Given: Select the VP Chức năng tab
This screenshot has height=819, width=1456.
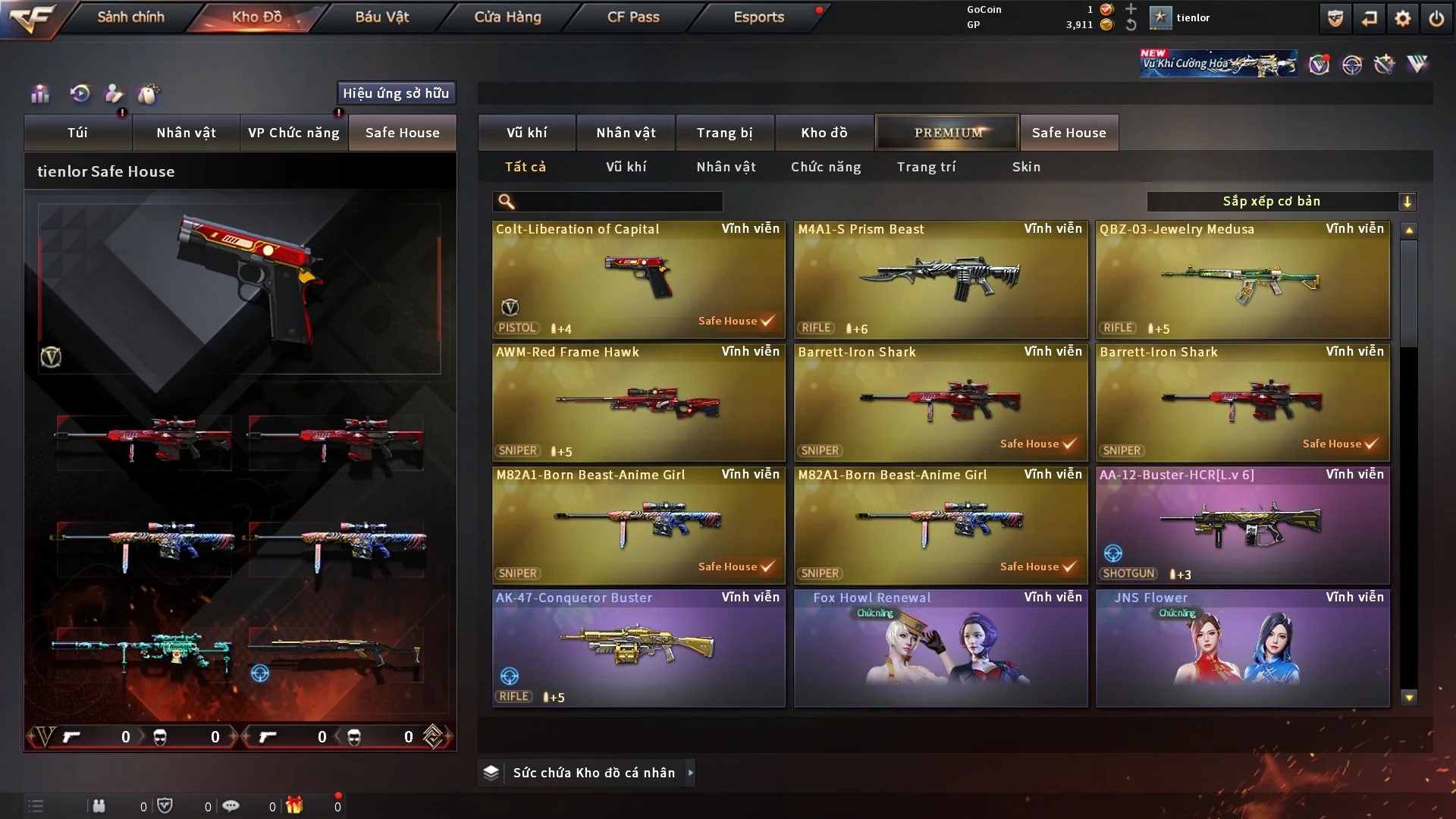Looking at the screenshot, I should click(x=293, y=133).
